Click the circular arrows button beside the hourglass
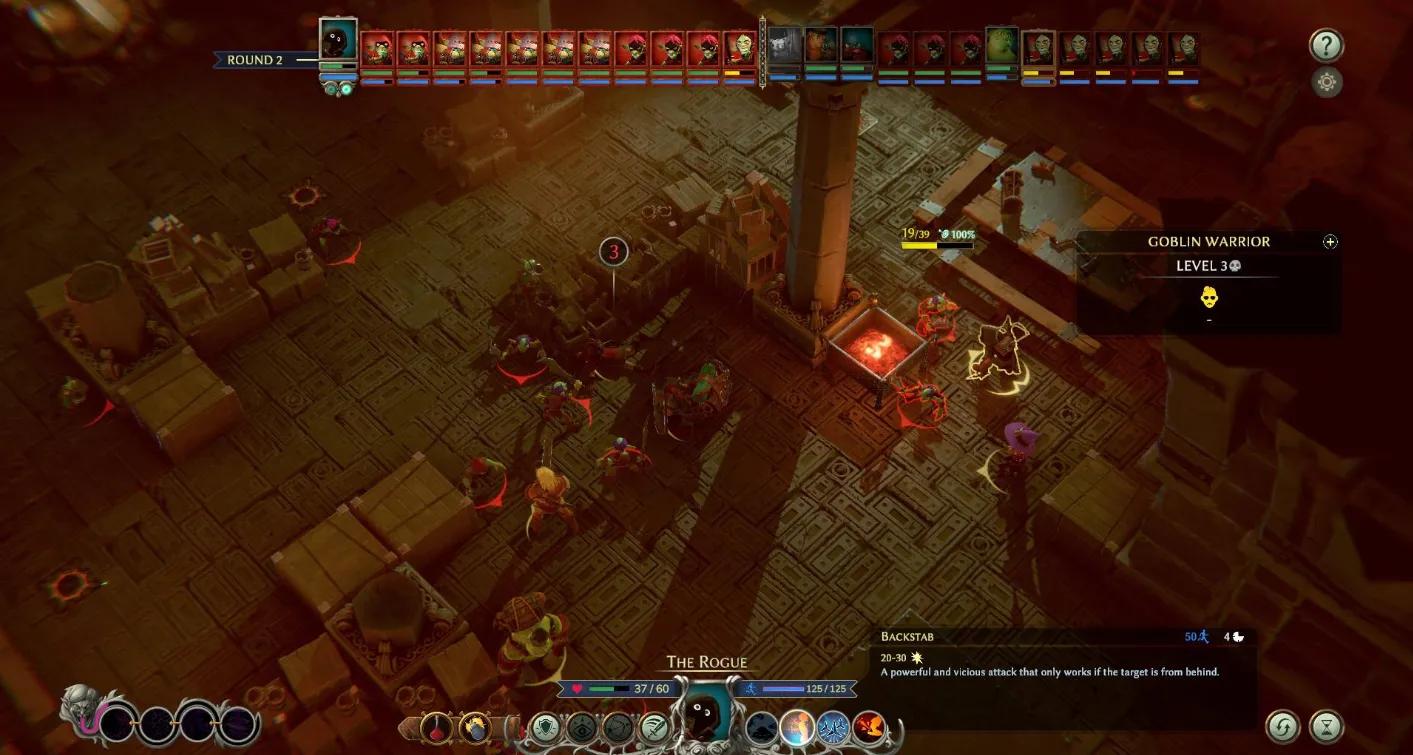Viewport: 1413px width, 755px height. 1283,725
